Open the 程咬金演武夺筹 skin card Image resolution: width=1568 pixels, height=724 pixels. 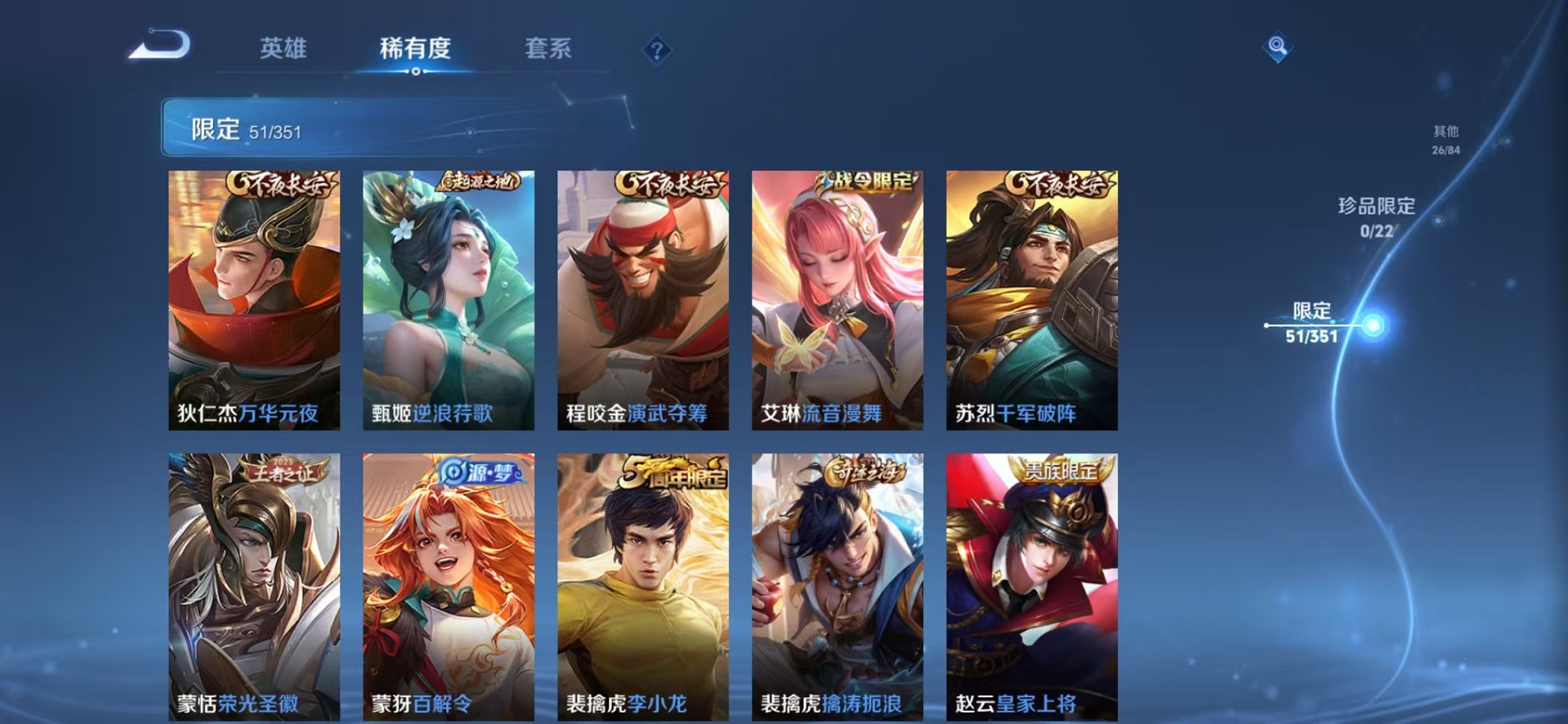[640, 300]
